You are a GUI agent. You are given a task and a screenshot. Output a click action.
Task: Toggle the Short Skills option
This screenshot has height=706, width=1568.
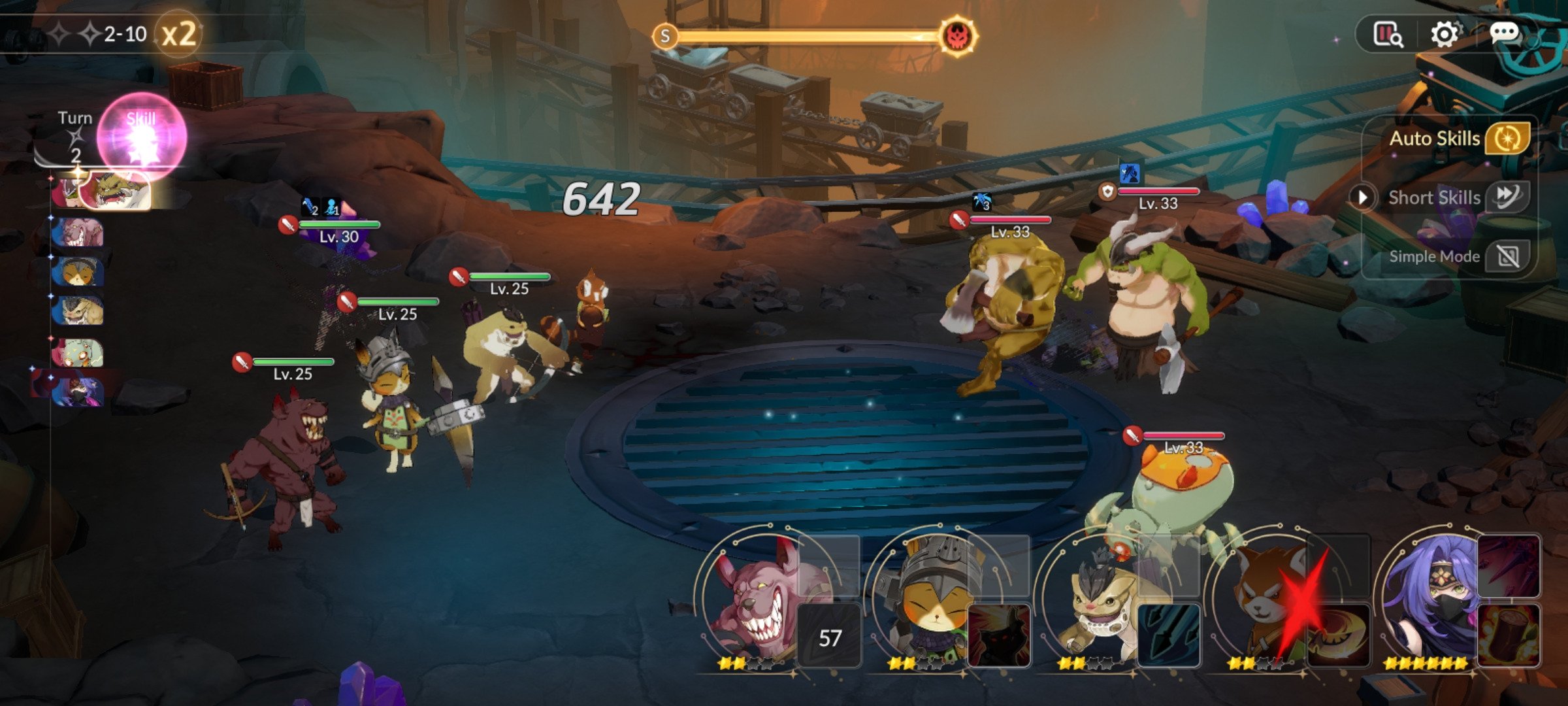1507,197
